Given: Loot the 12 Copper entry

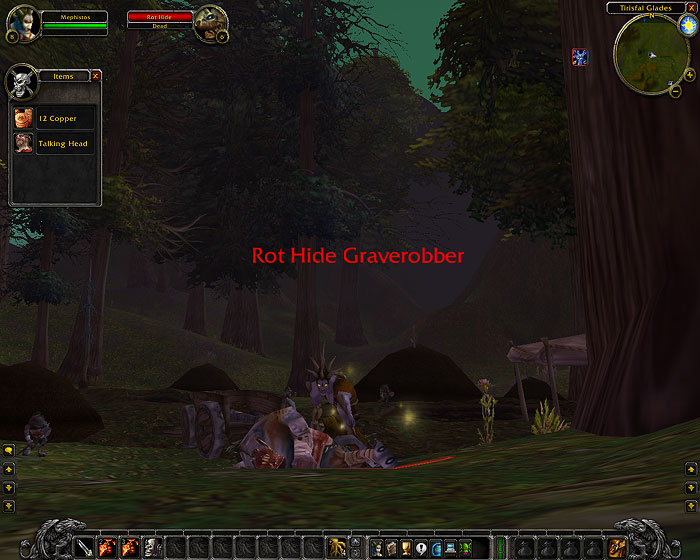Looking at the screenshot, I should 55,118.
